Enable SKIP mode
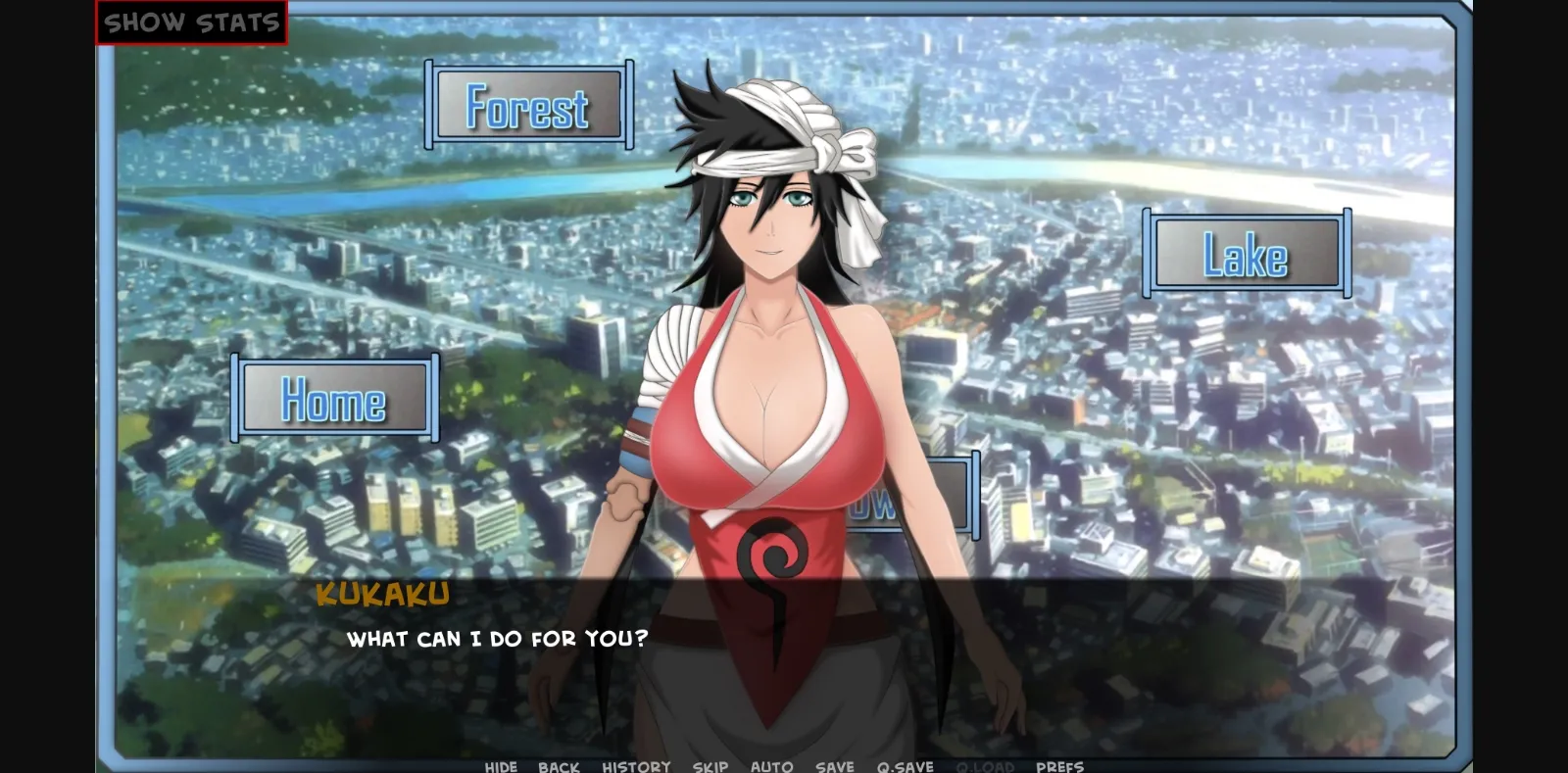This screenshot has width=1568, height=773. (x=710, y=766)
